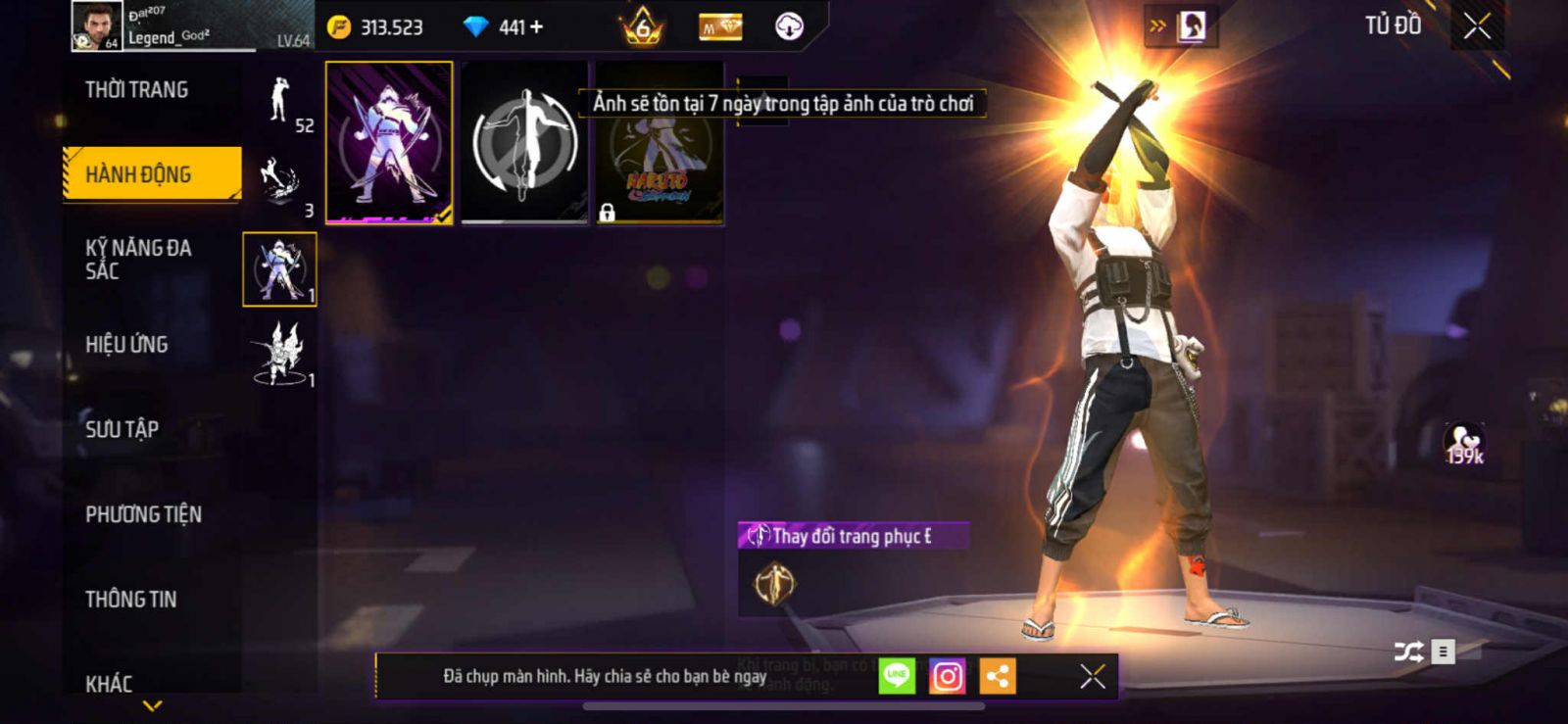Show the Thông Tin section
The height and width of the screenshot is (724, 1568).
[130, 600]
